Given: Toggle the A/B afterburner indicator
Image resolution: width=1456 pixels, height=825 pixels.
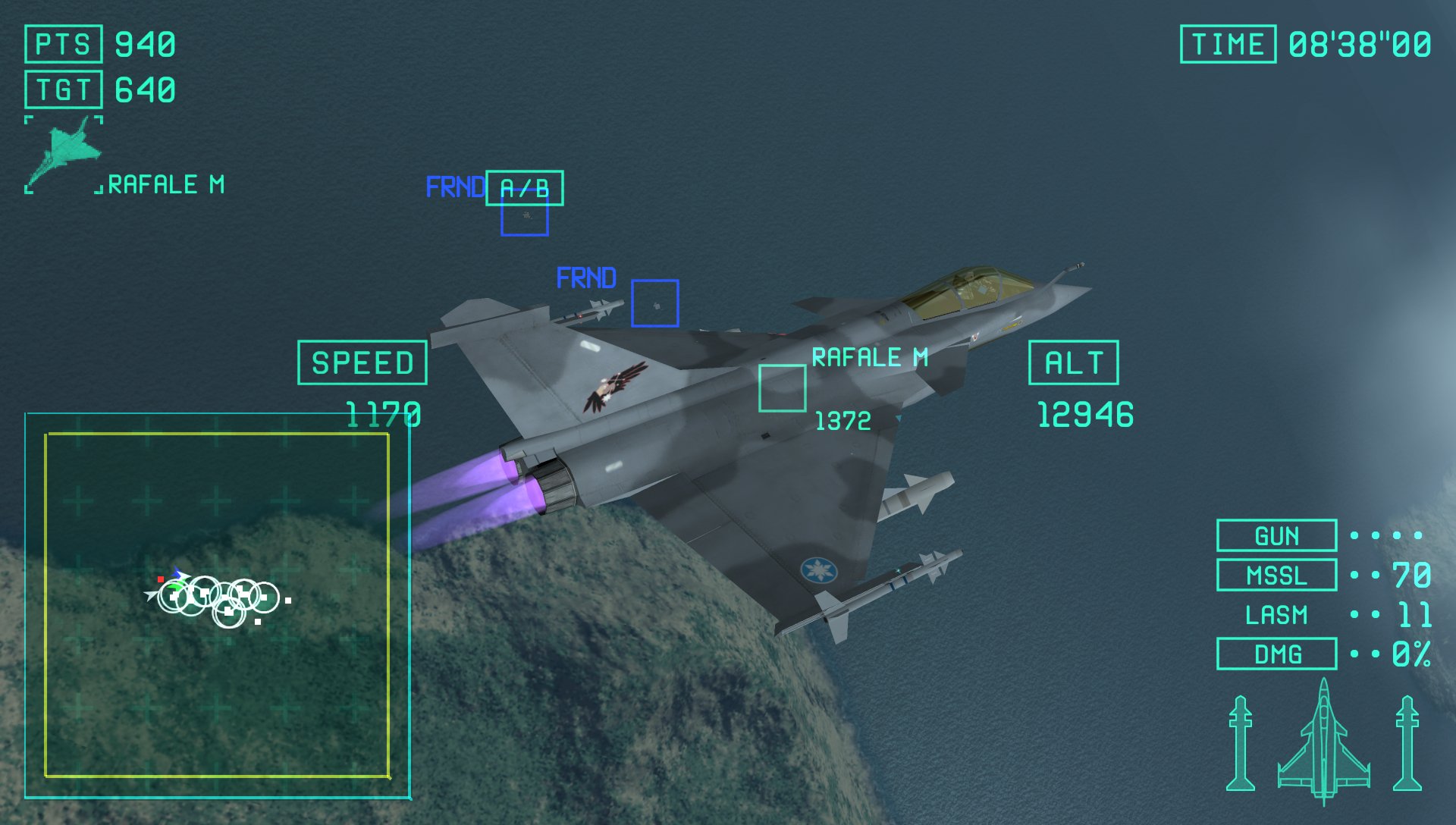Looking at the screenshot, I should point(525,187).
